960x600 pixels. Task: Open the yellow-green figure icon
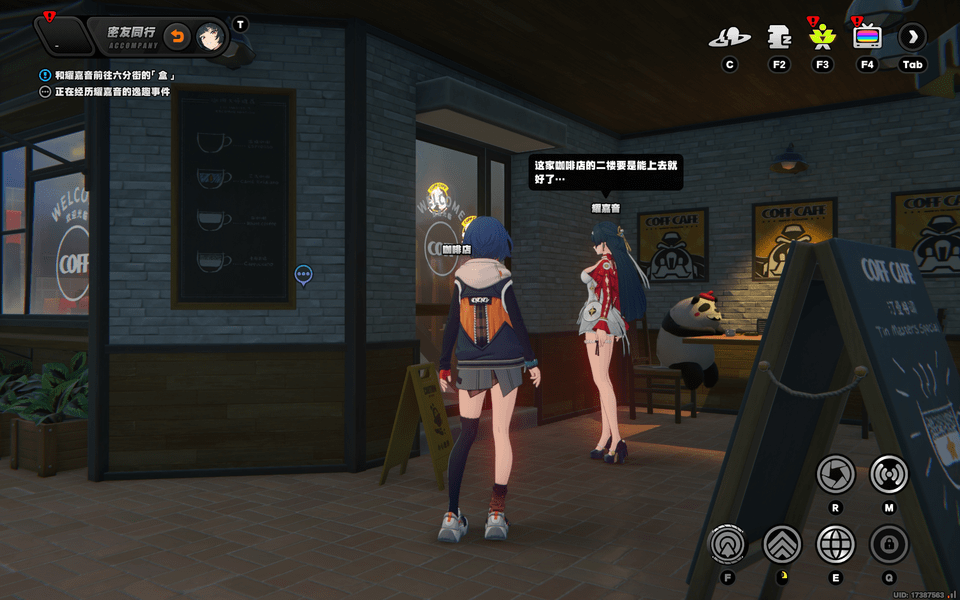click(x=823, y=38)
